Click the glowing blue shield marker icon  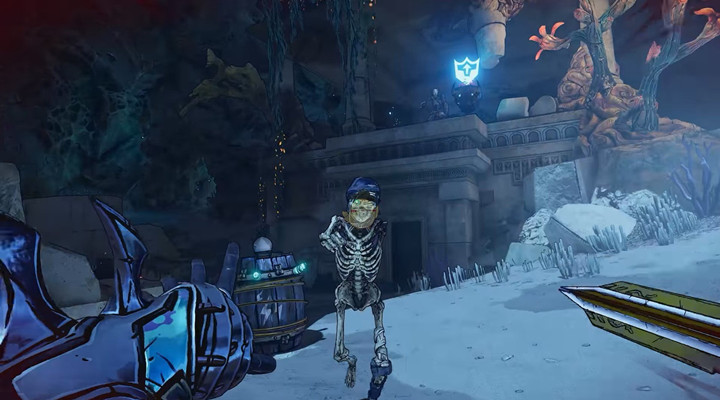pos(466,69)
